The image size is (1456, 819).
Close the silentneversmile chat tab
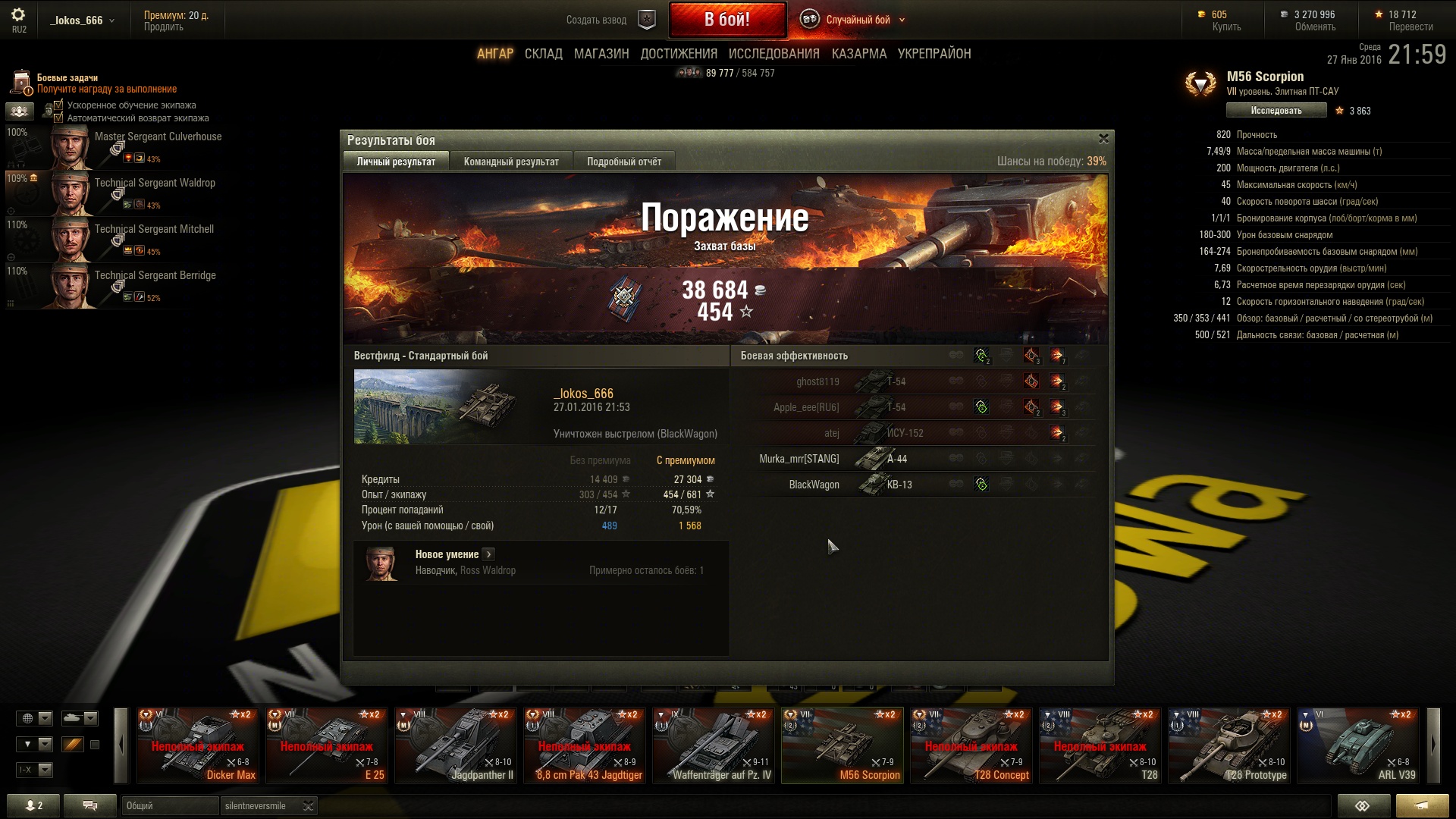point(308,806)
